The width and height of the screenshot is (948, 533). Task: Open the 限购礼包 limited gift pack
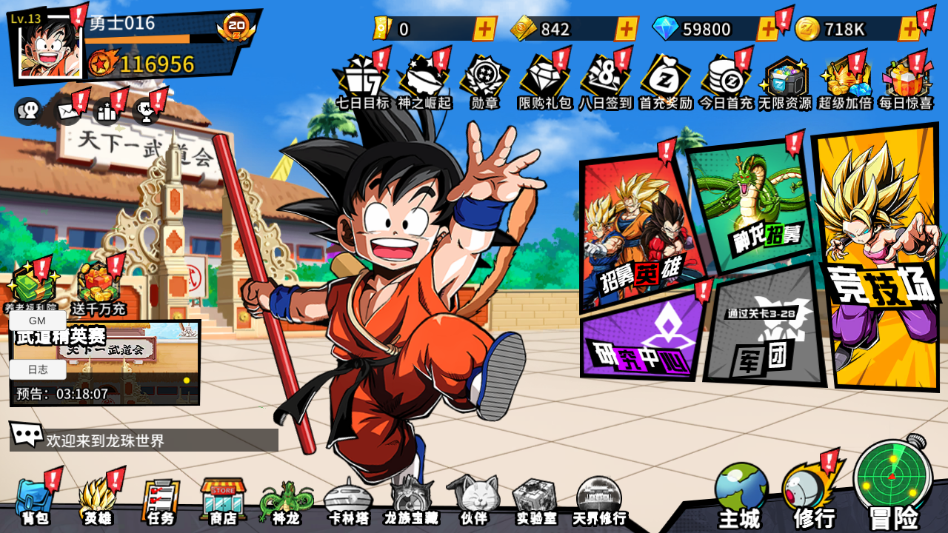(544, 82)
